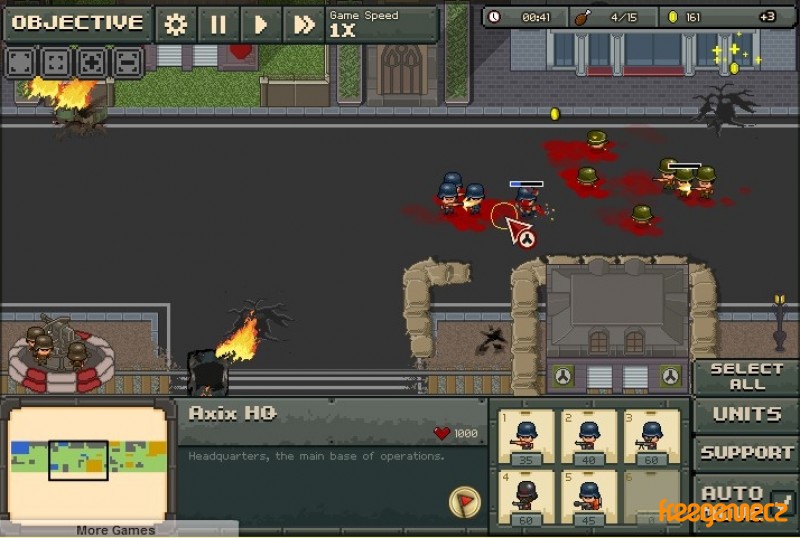Switch to the Support tab
The height and width of the screenshot is (538, 800).
click(x=746, y=452)
